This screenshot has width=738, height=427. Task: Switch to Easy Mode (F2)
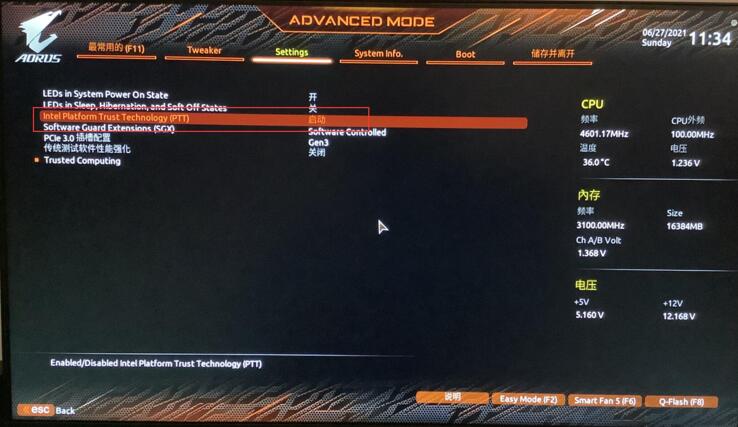tap(528, 400)
